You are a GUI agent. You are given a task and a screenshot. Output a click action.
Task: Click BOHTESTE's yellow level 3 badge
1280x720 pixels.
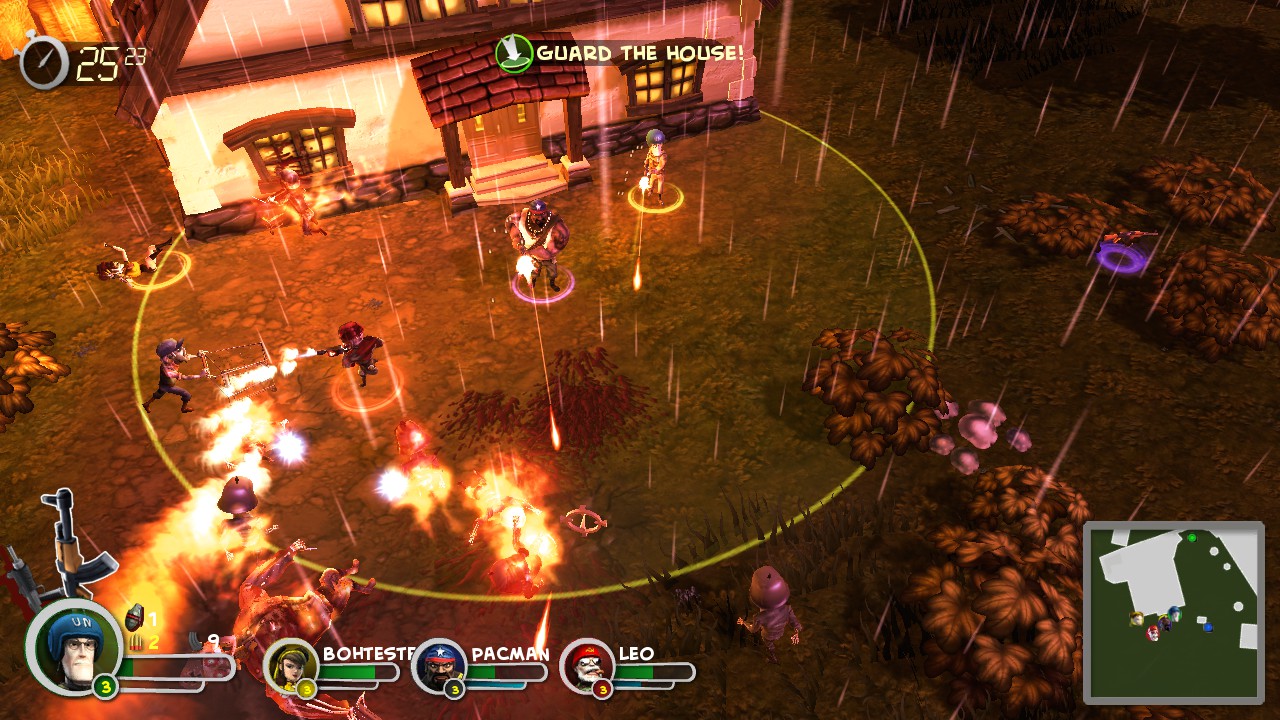tap(306, 688)
